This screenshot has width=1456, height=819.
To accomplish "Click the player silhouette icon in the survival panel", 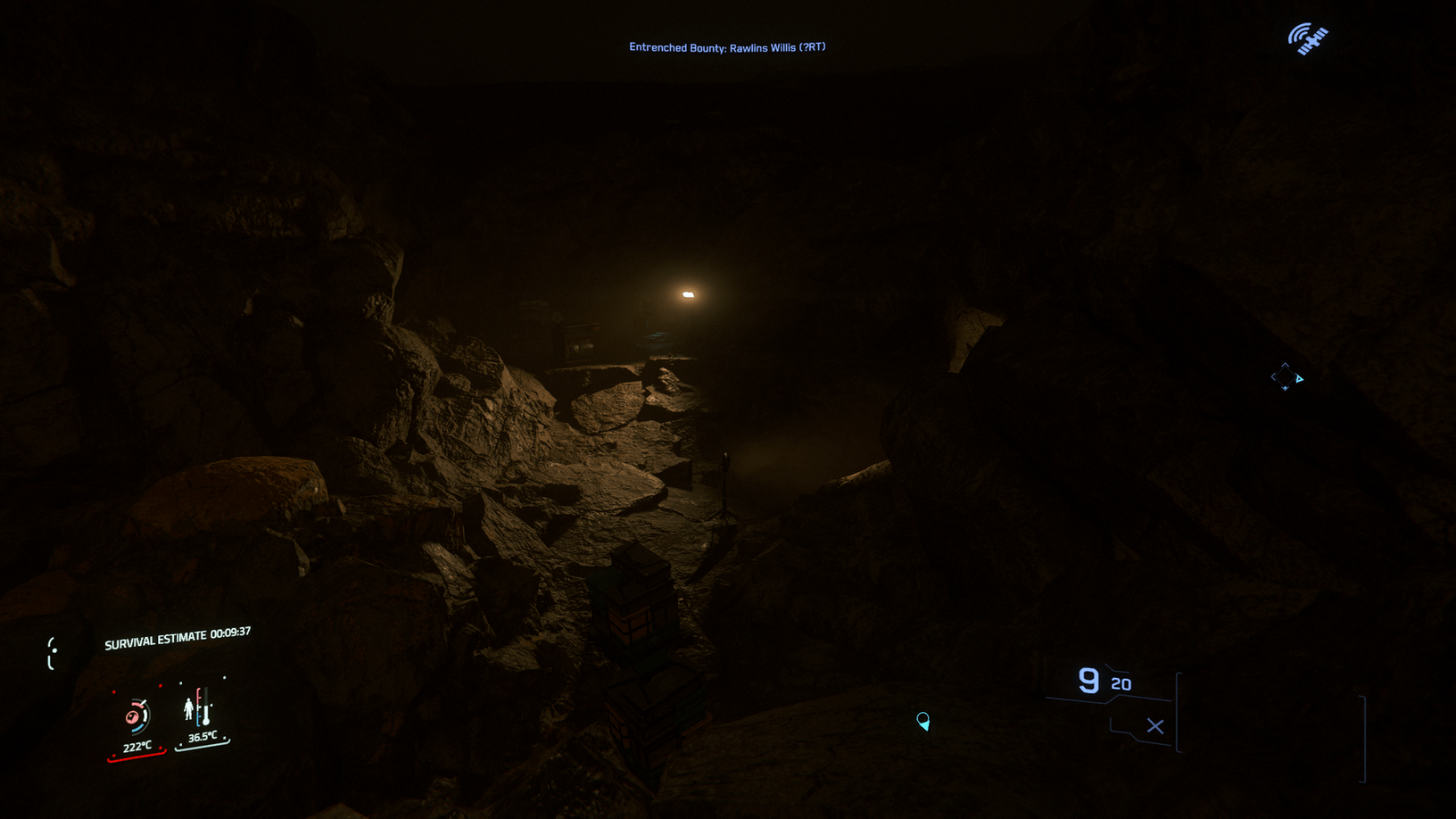I will (189, 709).
